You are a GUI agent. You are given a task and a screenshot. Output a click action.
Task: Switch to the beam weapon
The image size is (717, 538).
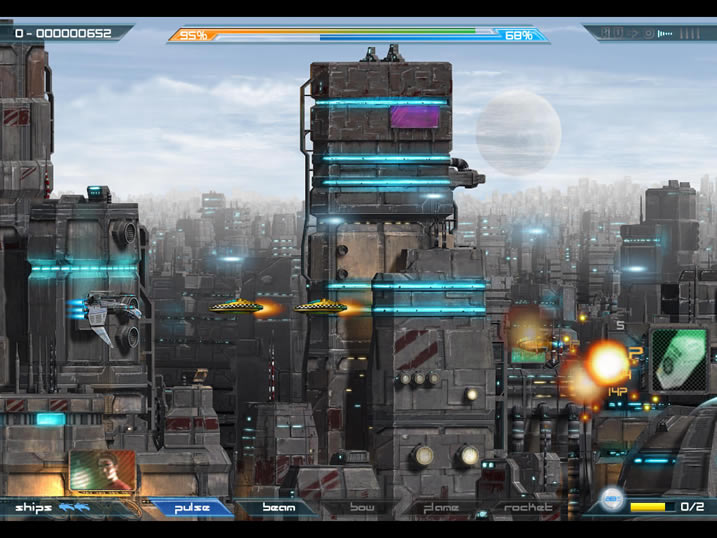(278, 508)
